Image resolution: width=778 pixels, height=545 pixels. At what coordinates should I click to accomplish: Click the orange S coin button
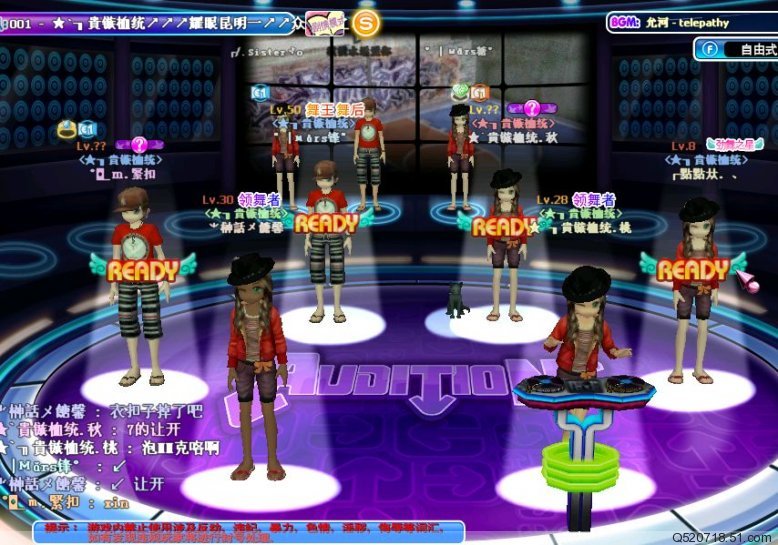366,22
